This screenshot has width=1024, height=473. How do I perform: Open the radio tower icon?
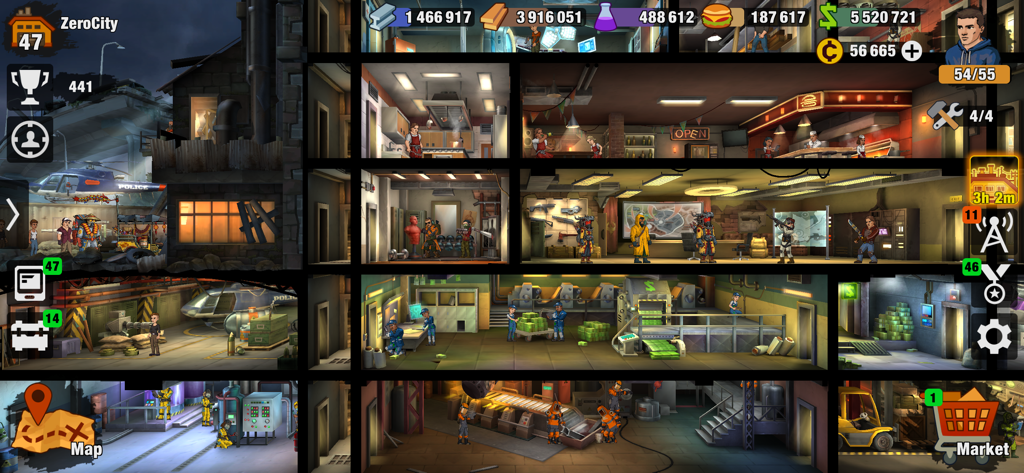(x=993, y=234)
